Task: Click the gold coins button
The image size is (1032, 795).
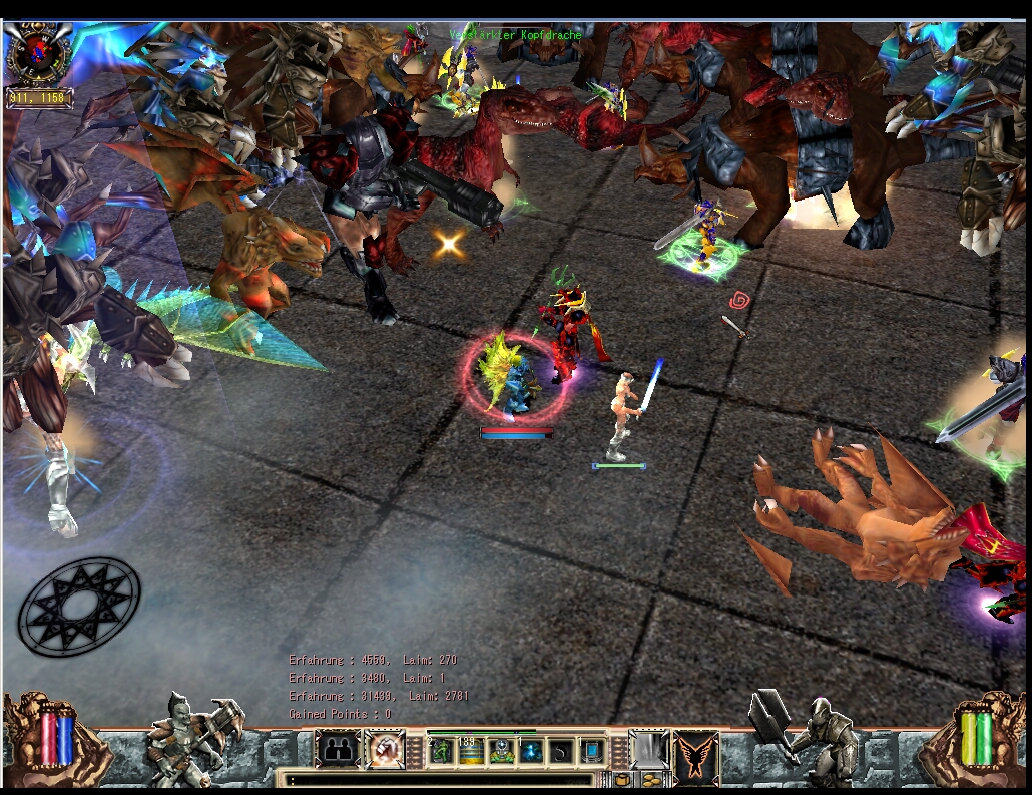Action: click(x=650, y=780)
